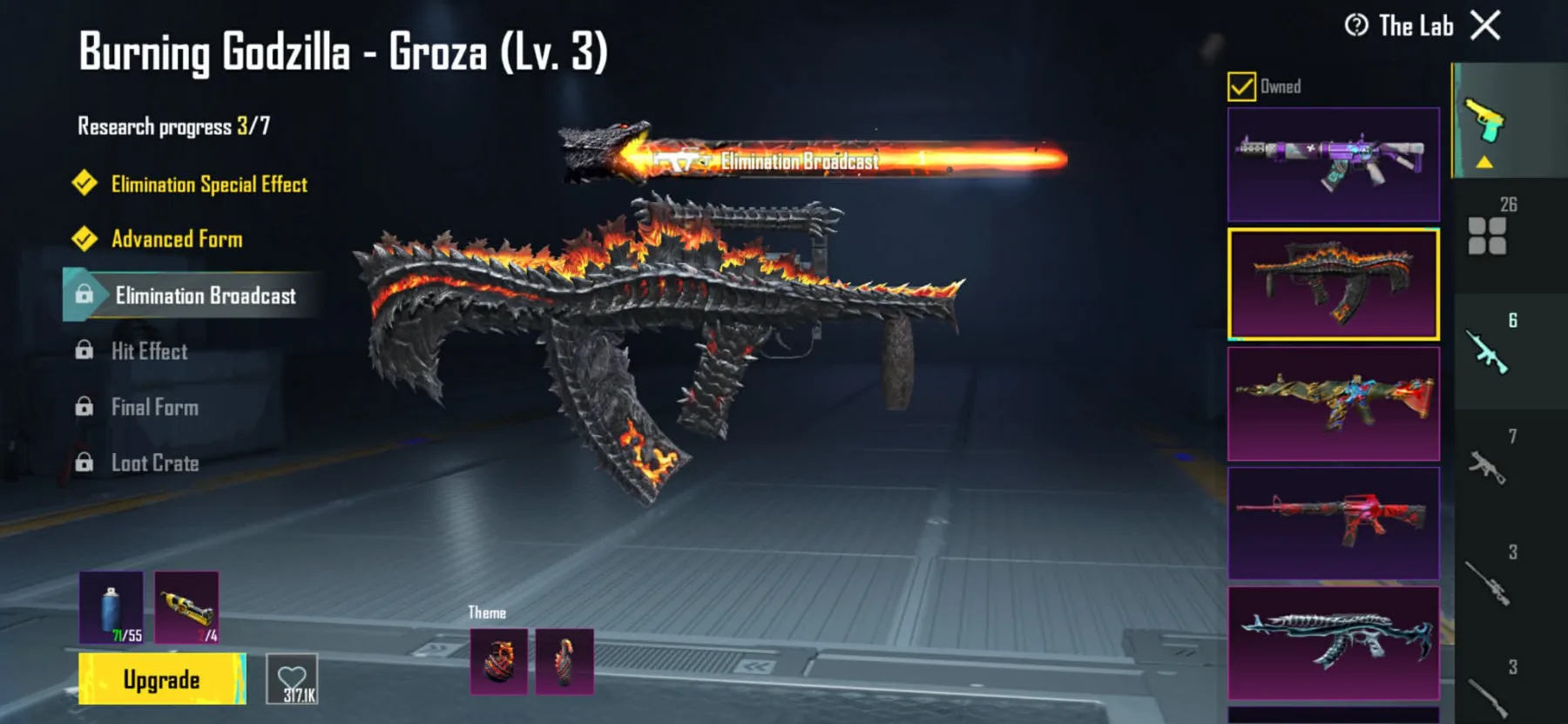Select the locked Elimination Broadcast entry
Screen dimensions: 1568x724
point(205,295)
